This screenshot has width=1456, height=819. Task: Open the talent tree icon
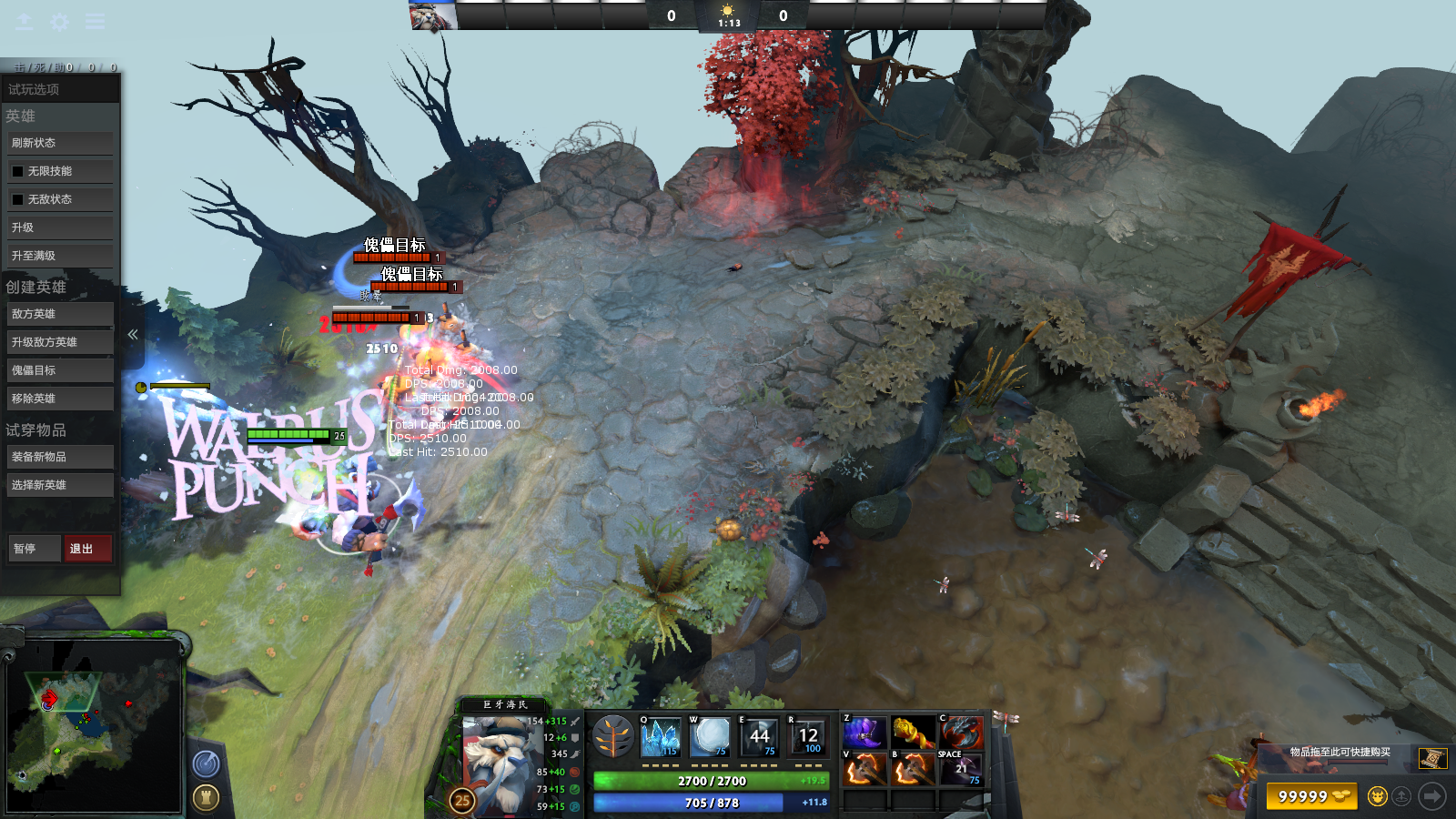click(612, 736)
